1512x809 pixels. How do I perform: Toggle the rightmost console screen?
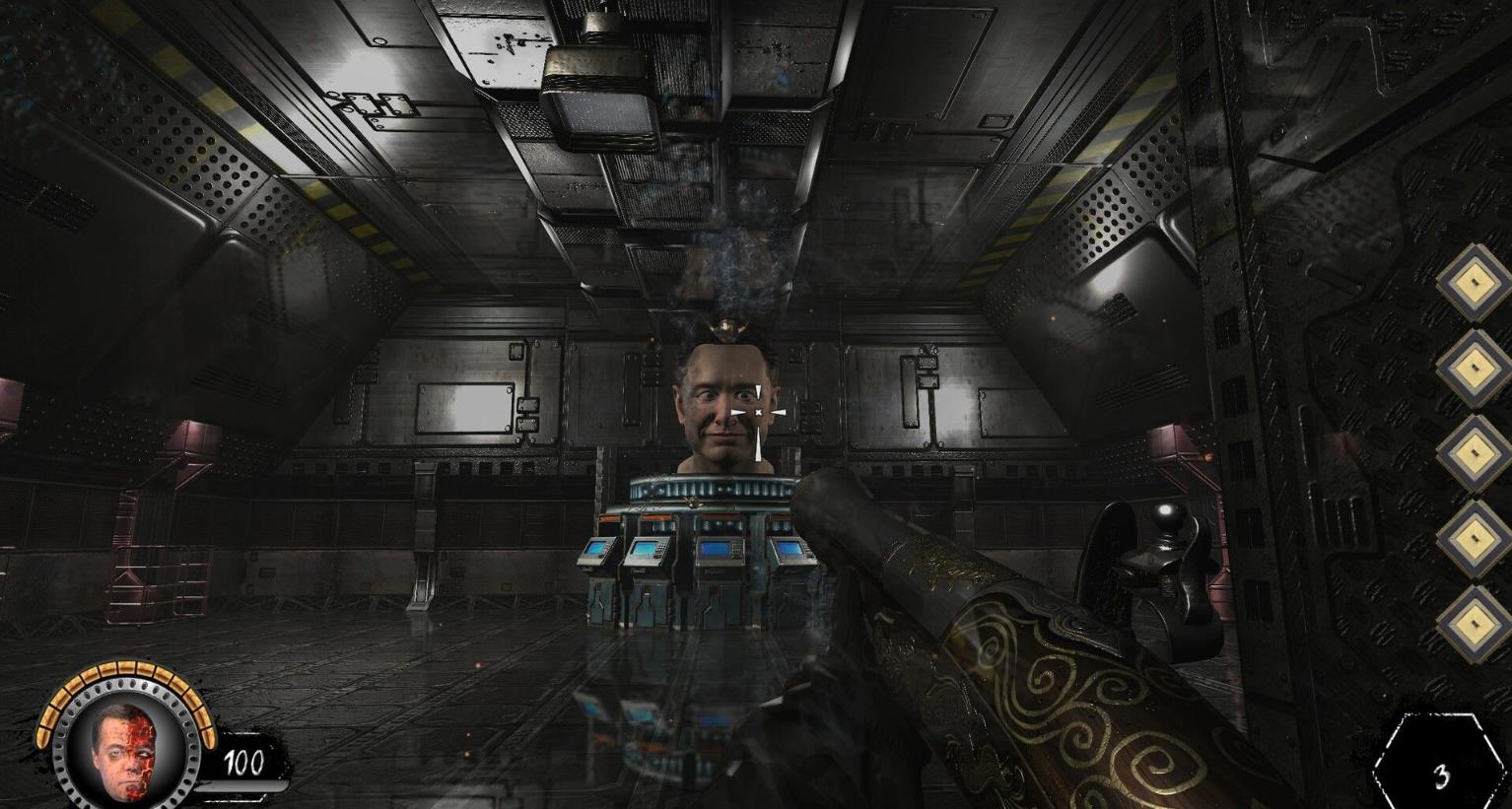pos(789,548)
